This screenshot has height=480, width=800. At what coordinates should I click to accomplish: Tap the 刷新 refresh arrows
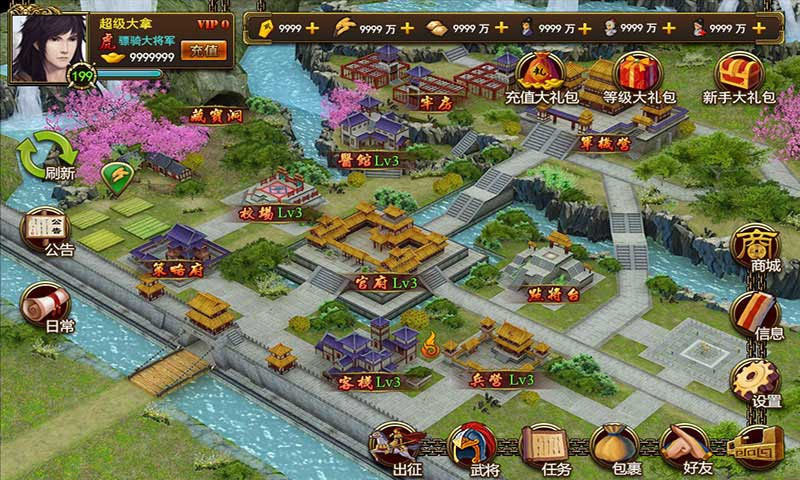point(52,155)
